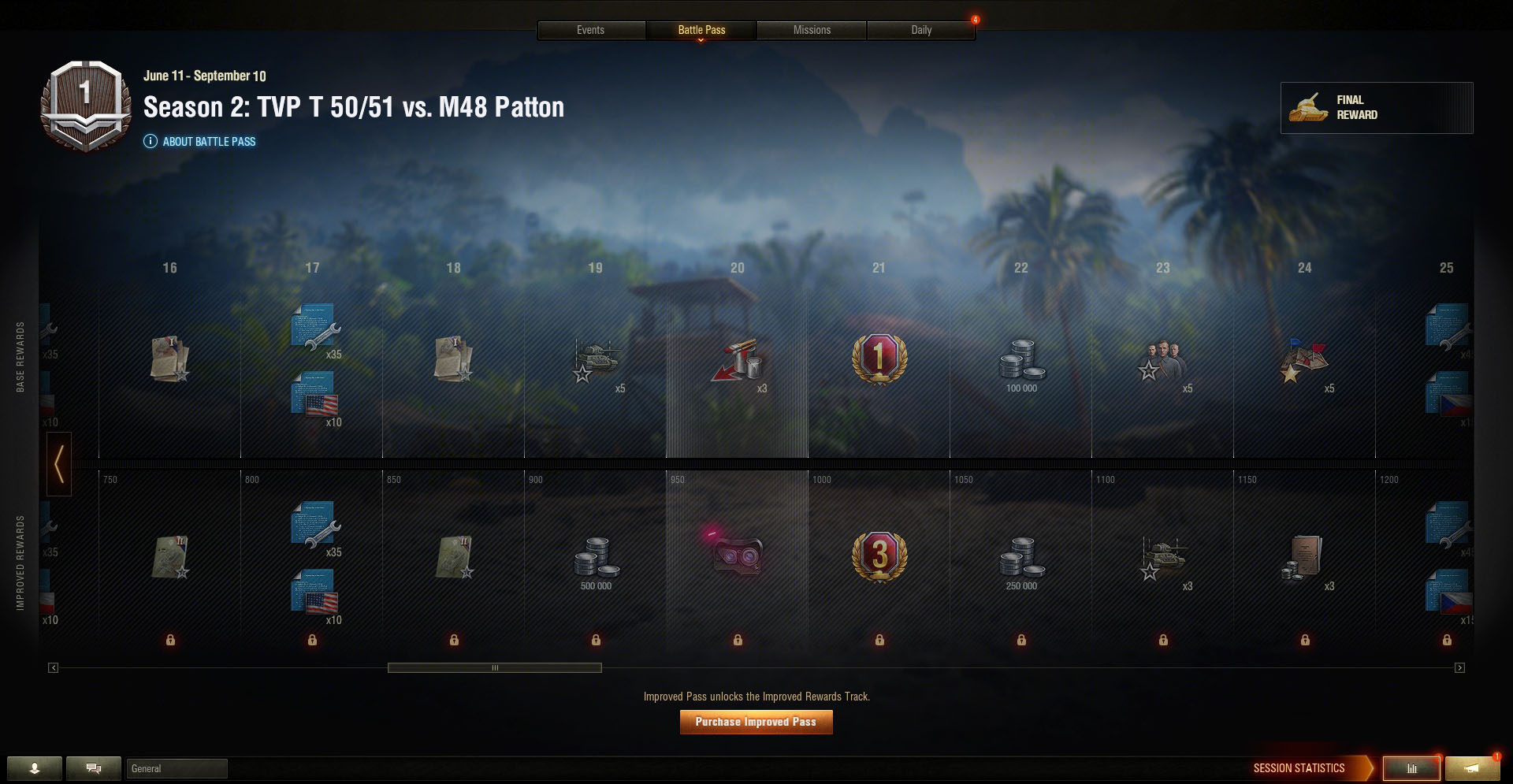Select the 100 000 credits base reward

coord(1021,364)
